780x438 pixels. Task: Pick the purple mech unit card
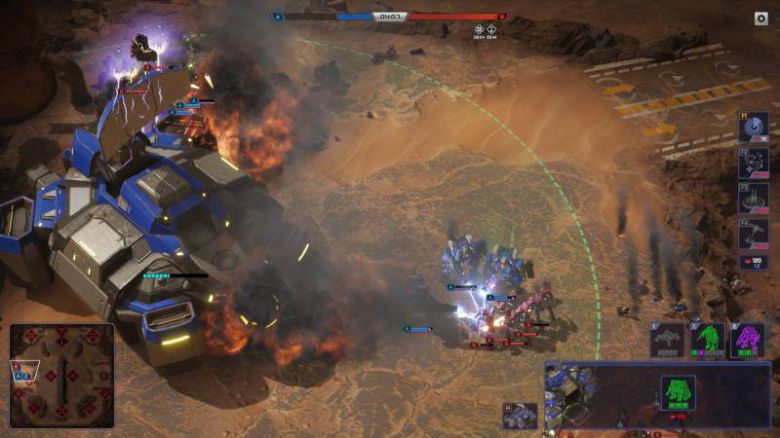pos(747,340)
